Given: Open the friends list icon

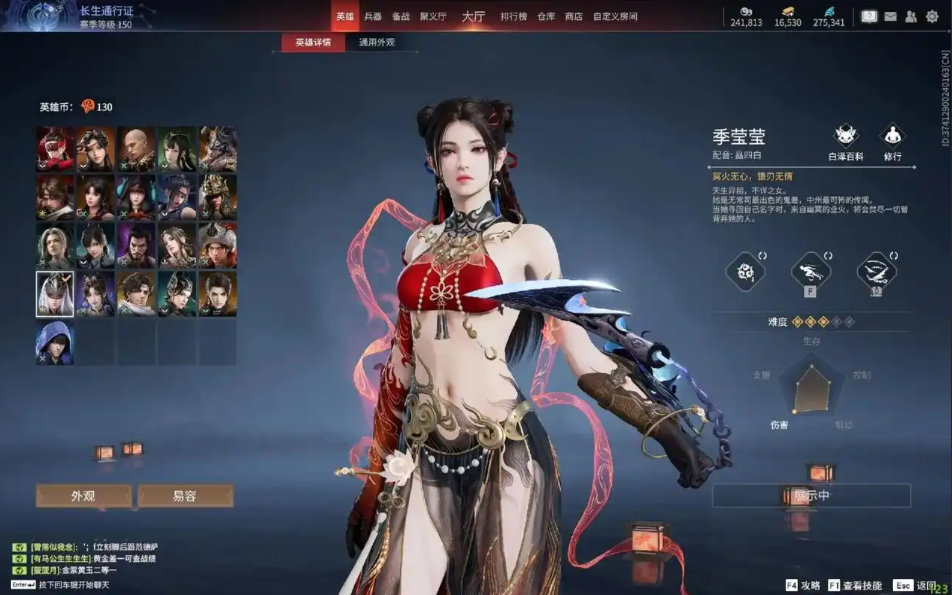Looking at the screenshot, I should pos(911,17).
